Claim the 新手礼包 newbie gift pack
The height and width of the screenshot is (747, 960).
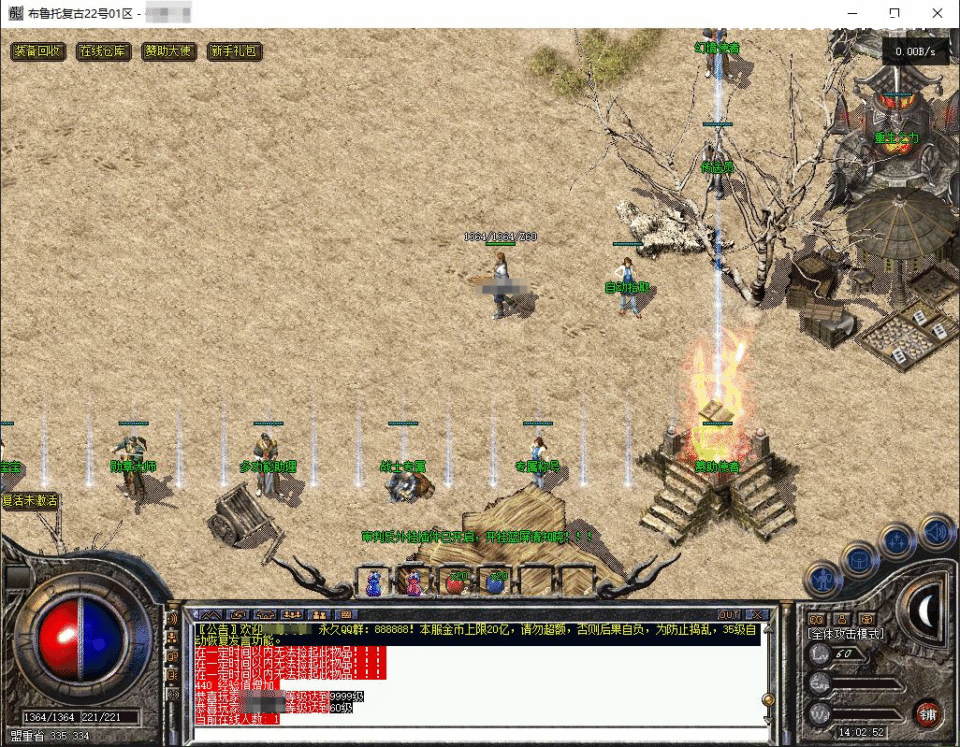(x=234, y=51)
